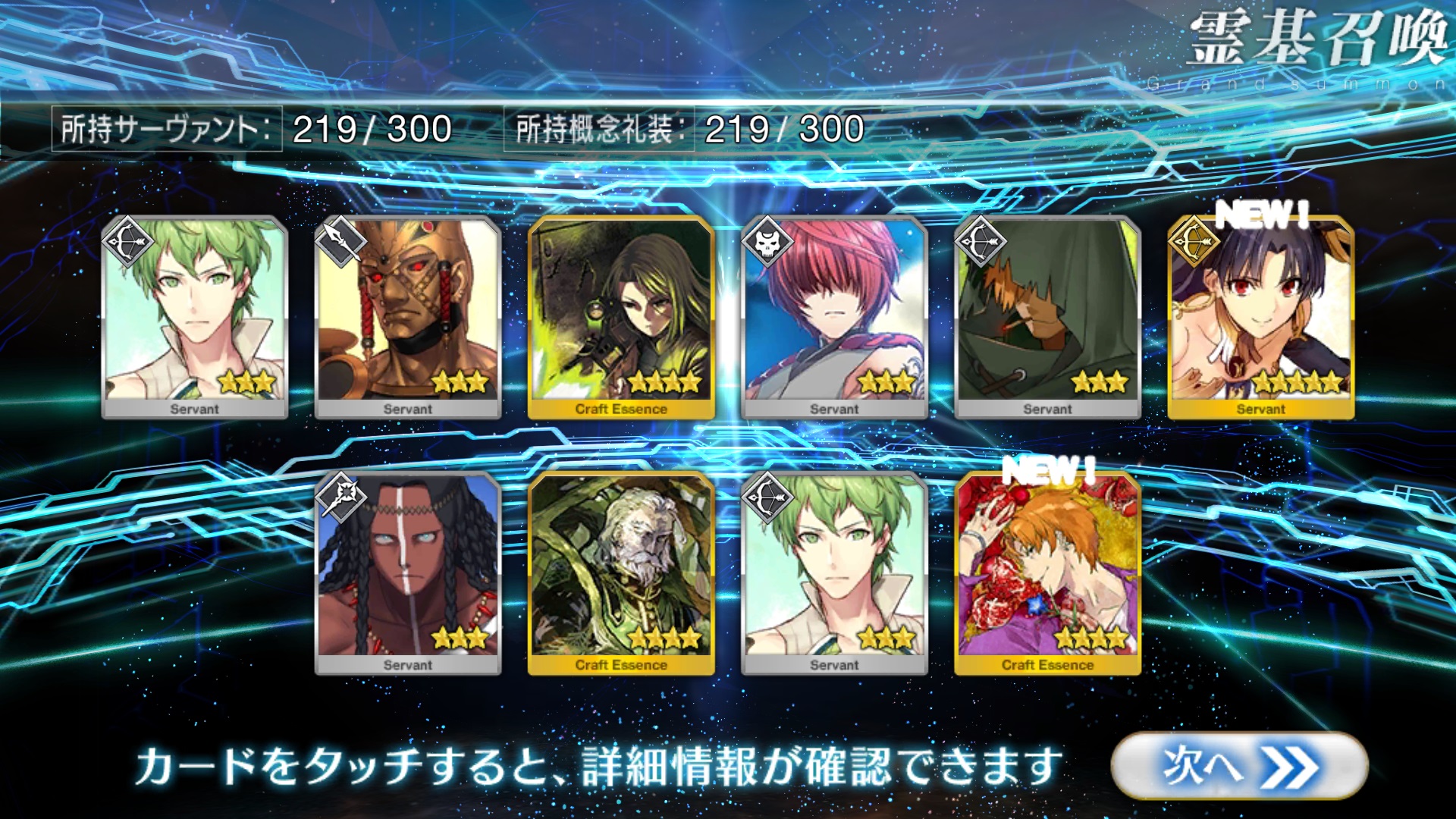Tap the 次へ next button
Image resolution: width=1456 pixels, height=819 pixels.
click(x=1238, y=765)
